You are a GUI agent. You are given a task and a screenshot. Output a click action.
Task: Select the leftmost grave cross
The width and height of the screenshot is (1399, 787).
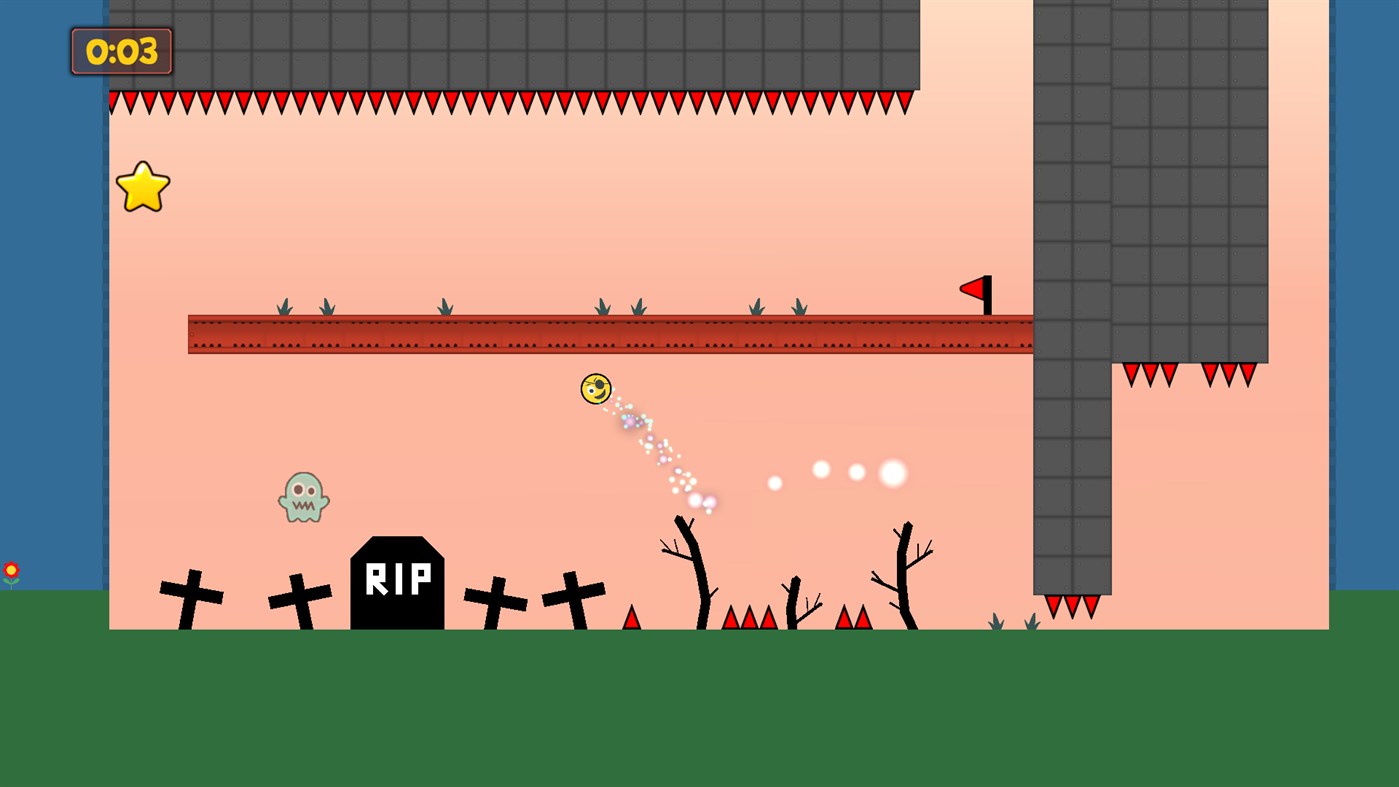[189, 595]
